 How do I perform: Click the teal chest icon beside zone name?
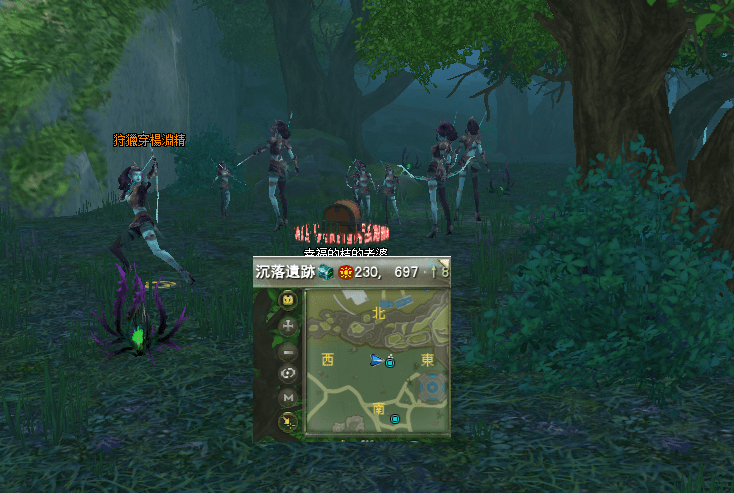click(x=326, y=272)
